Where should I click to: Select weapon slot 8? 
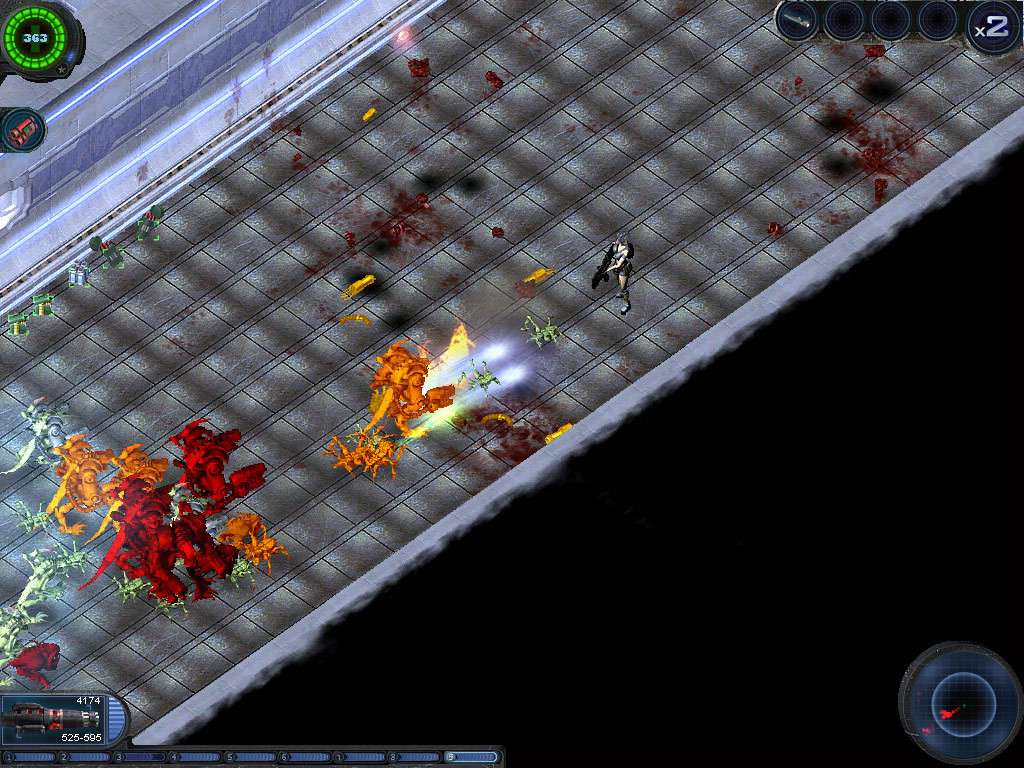coord(415,757)
